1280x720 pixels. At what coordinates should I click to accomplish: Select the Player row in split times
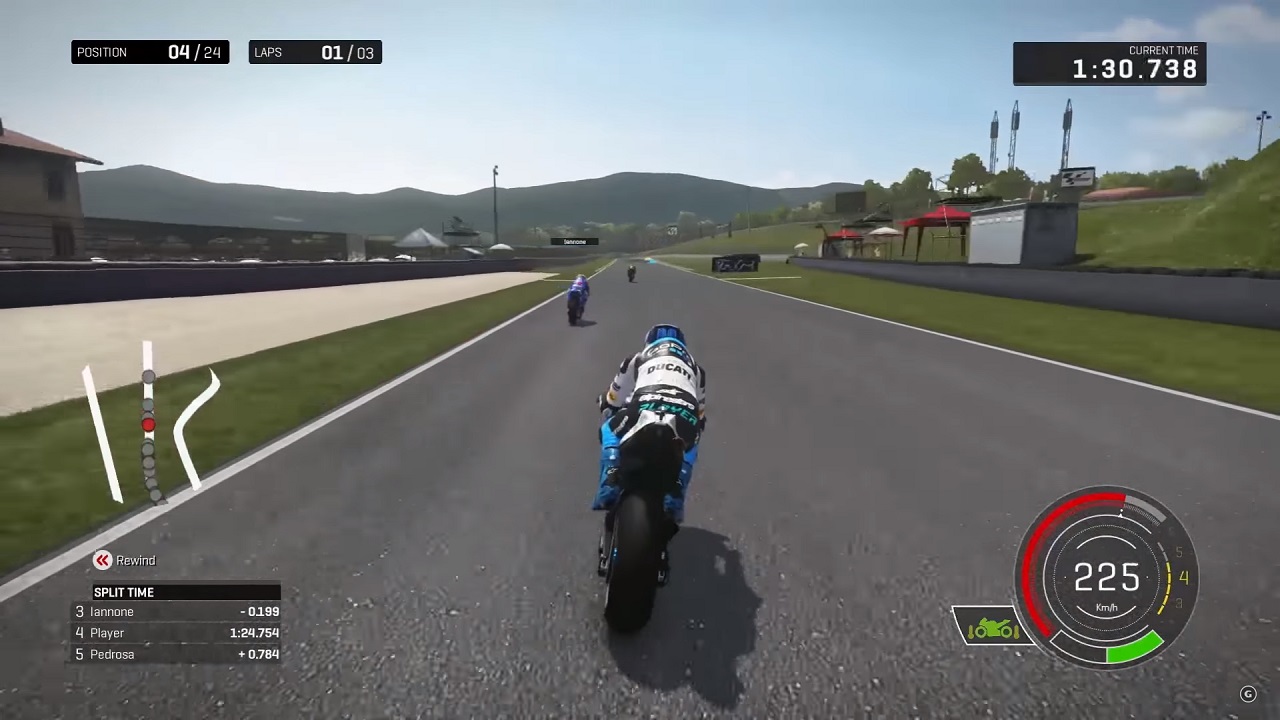tap(177, 633)
